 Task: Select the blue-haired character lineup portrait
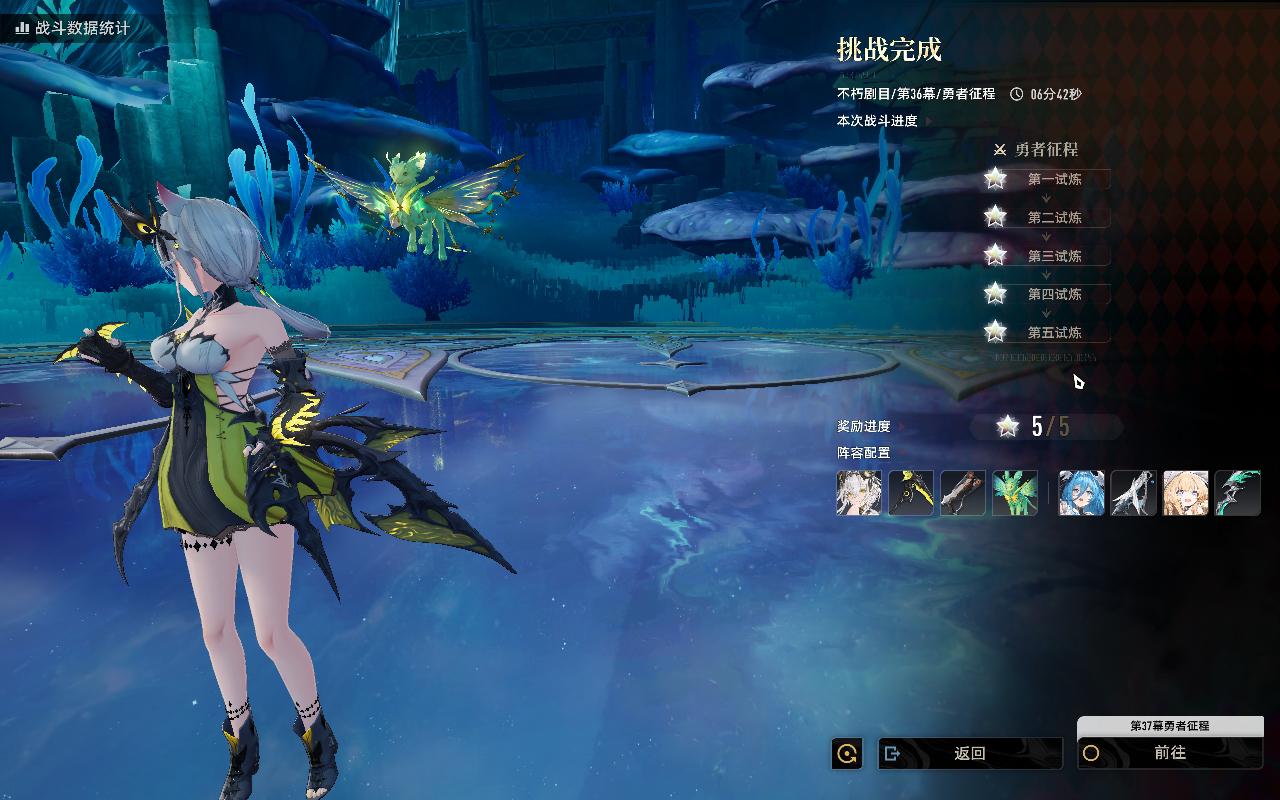pyautogui.click(x=1082, y=493)
